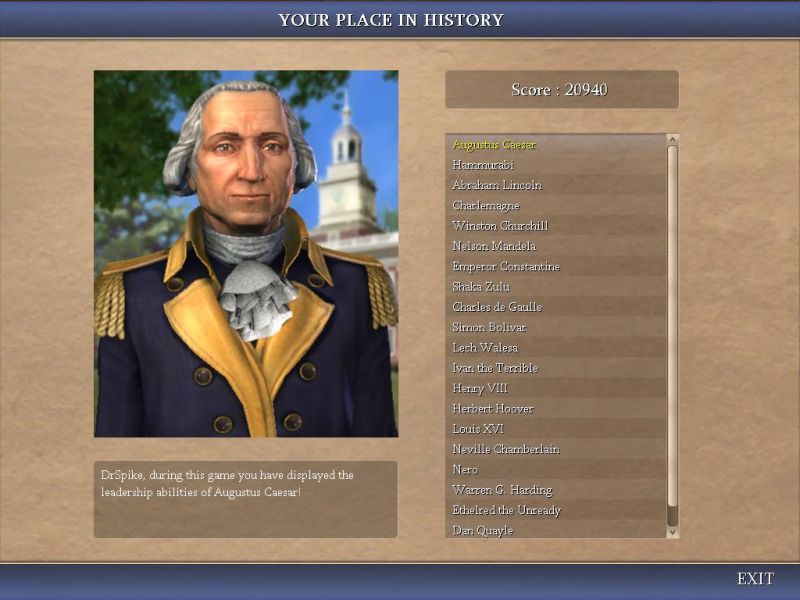Select the Simon Bolivar row
The image size is (800, 600).
pos(489,328)
